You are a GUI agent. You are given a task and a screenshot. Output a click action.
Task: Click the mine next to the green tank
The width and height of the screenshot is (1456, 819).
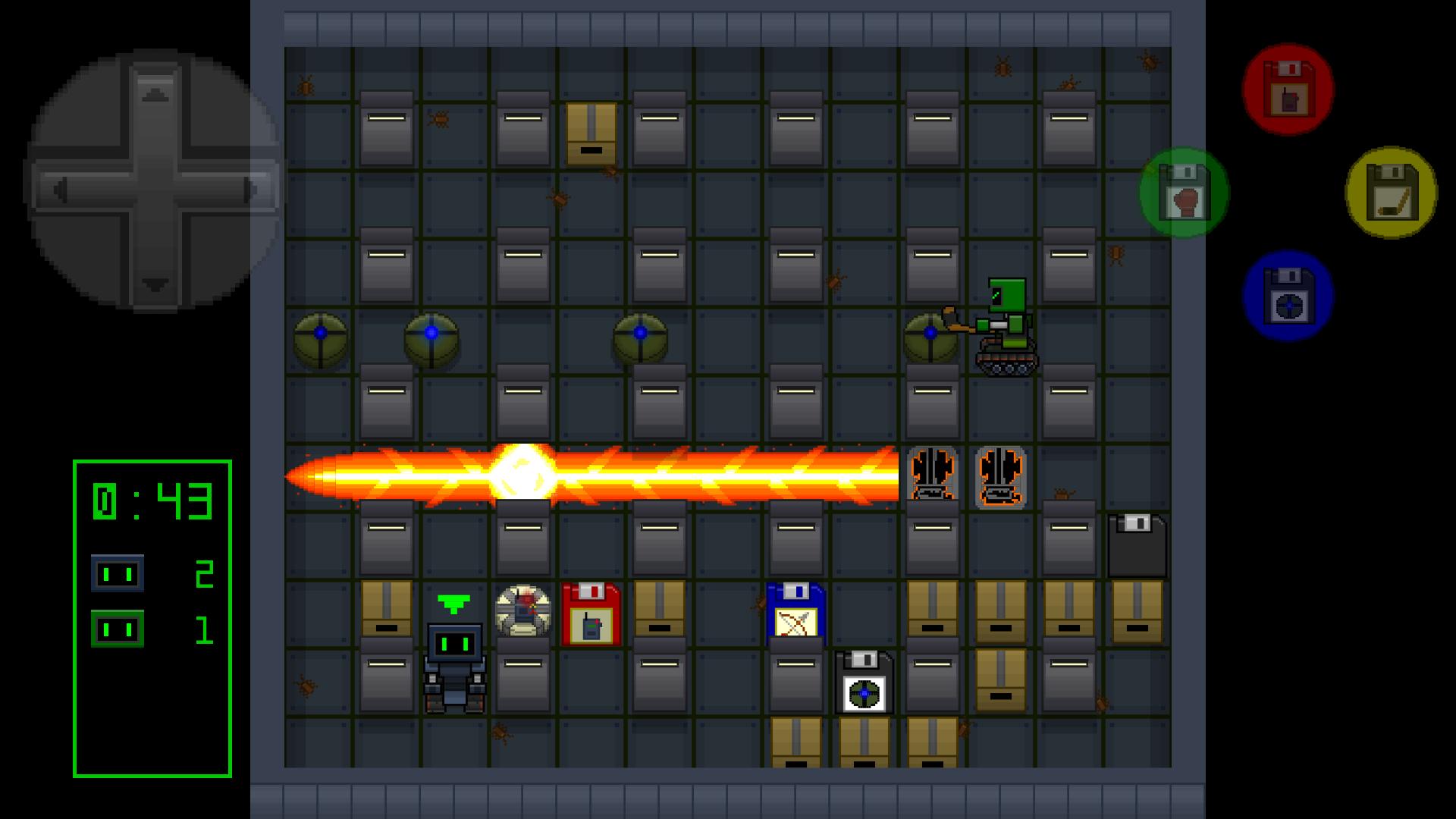click(x=931, y=334)
